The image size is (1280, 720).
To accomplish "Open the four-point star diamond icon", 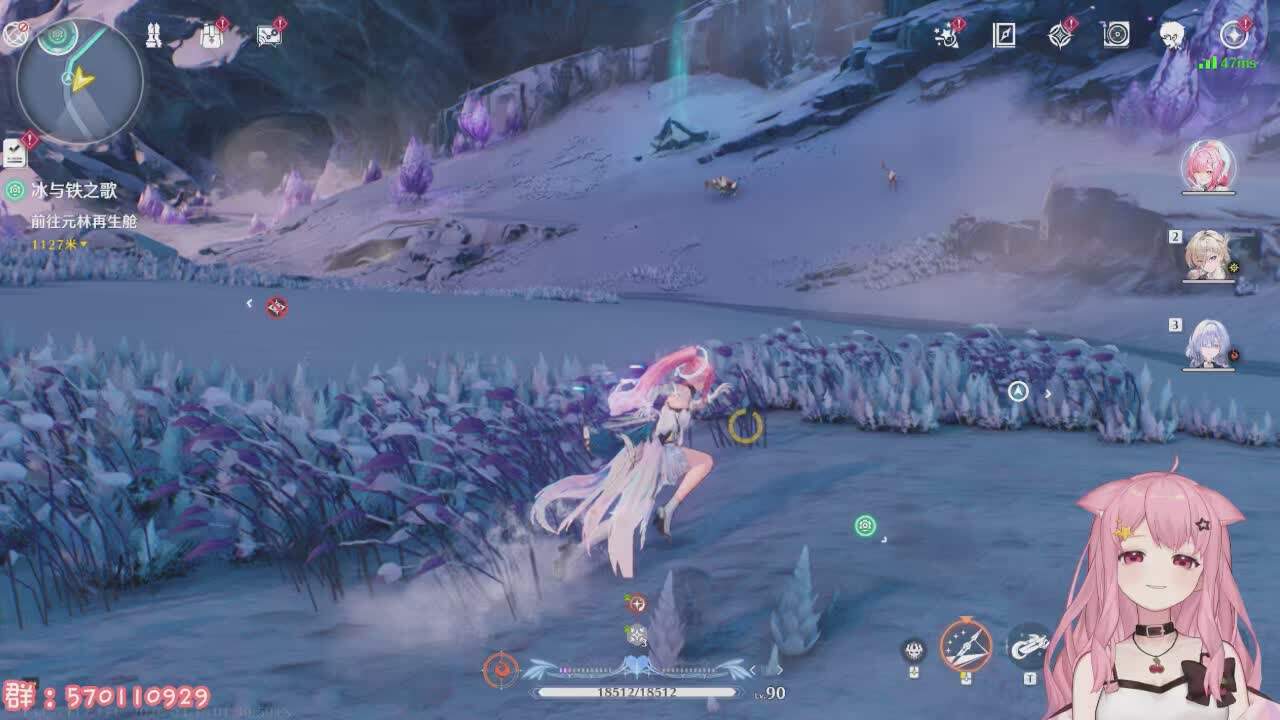I will [x=1060, y=36].
